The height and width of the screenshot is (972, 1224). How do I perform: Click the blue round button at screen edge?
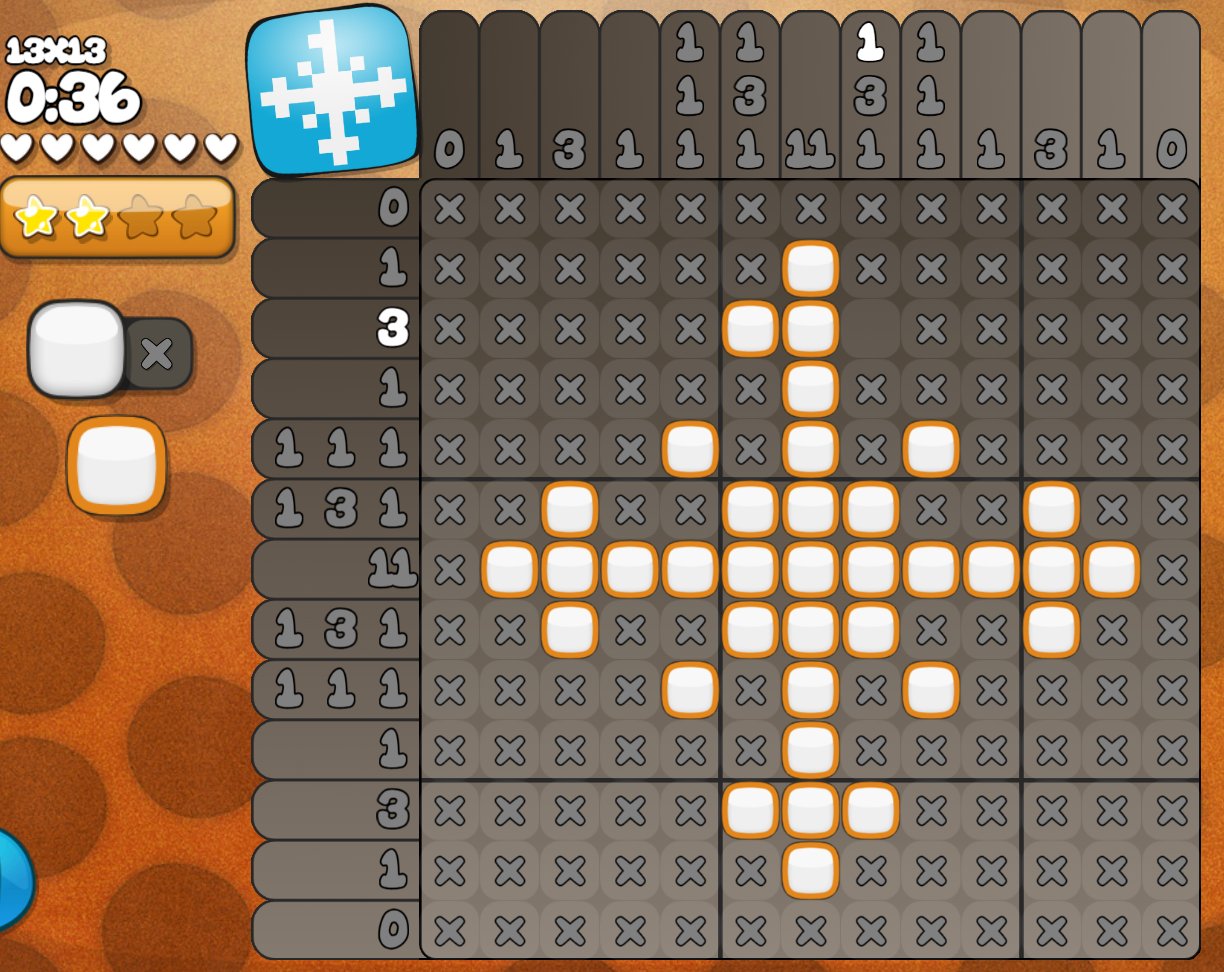[12, 882]
